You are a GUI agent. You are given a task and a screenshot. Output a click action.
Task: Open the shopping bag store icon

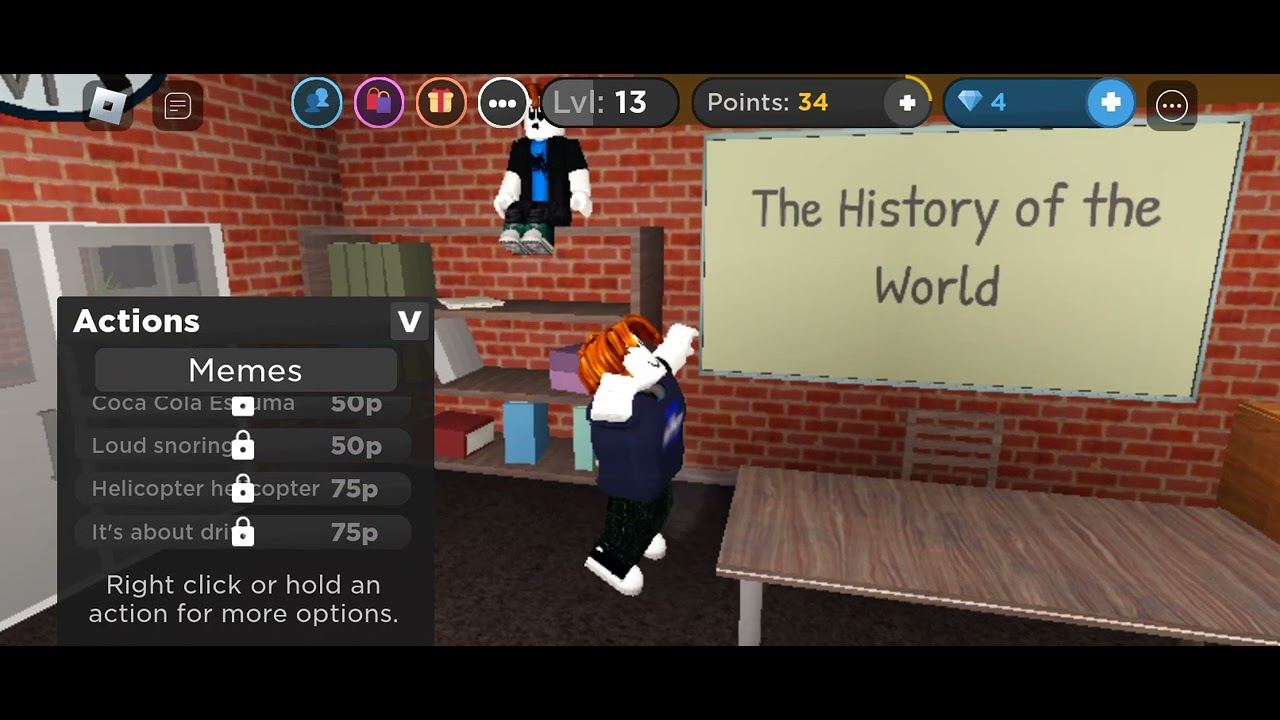click(379, 102)
